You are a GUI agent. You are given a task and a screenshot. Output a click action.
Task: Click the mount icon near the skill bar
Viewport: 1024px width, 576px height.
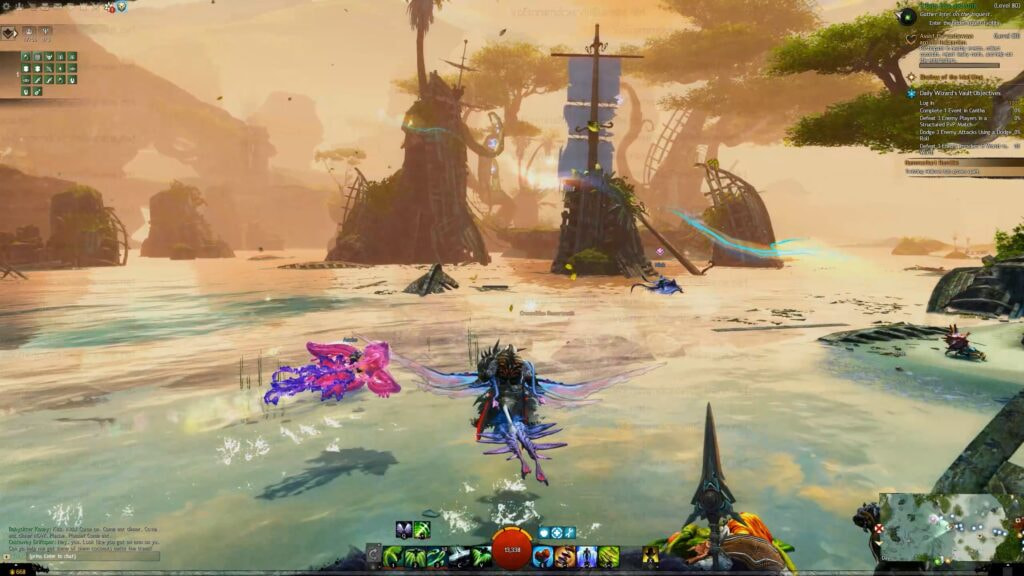tap(650, 556)
